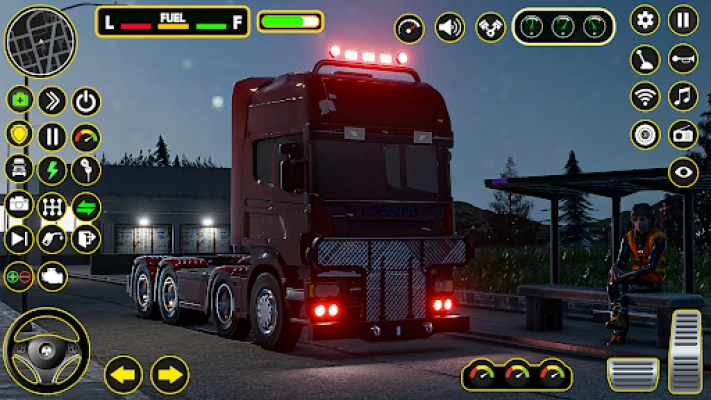Exit the truck via door icon
The height and width of the screenshot is (400, 711).
87,240
